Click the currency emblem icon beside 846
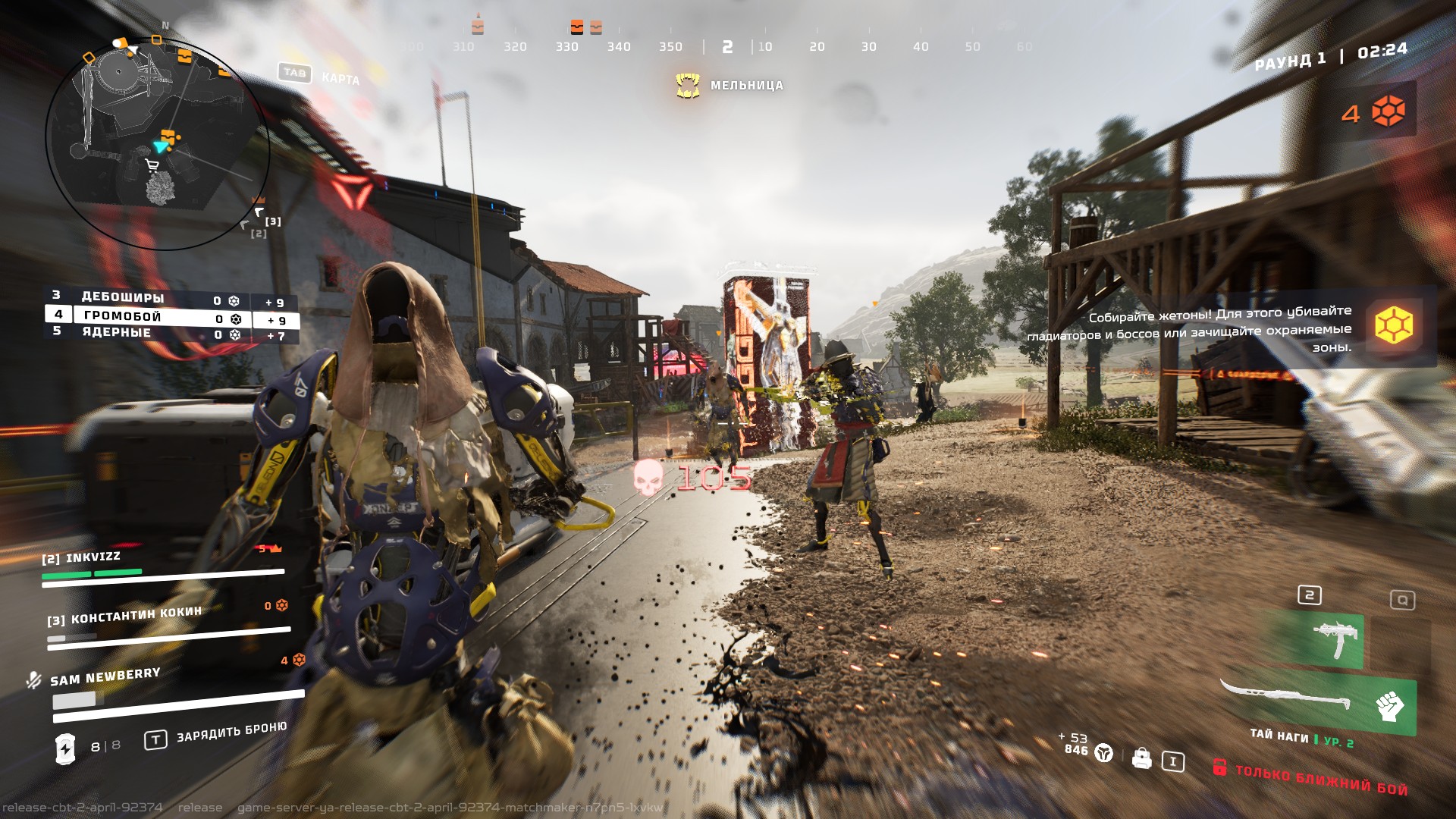The width and height of the screenshot is (1456, 819). 1104,752
